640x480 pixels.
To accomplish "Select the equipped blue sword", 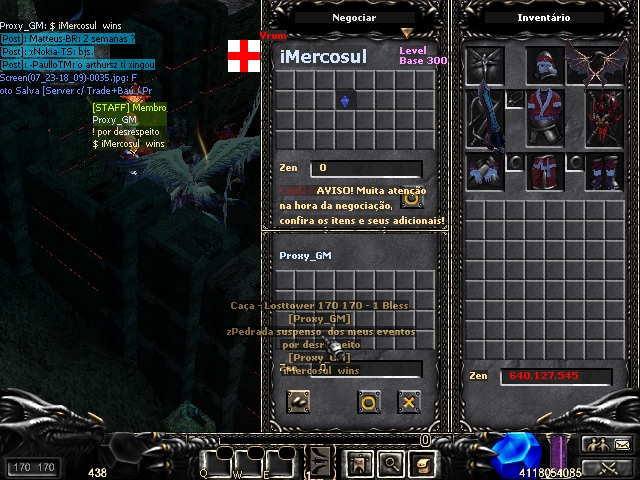I will pyautogui.click(x=486, y=117).
